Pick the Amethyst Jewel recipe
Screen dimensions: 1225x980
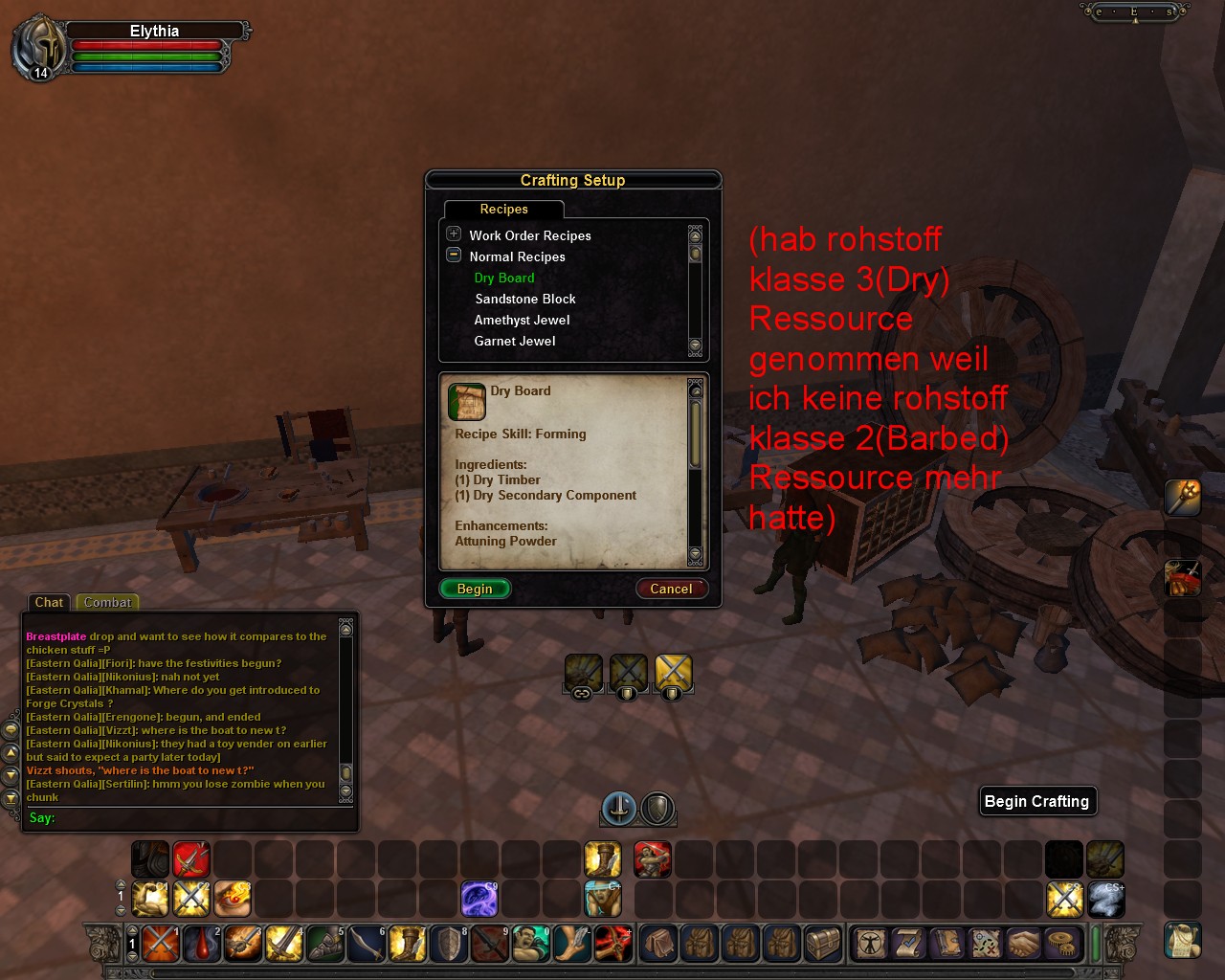tap(522, 320)
